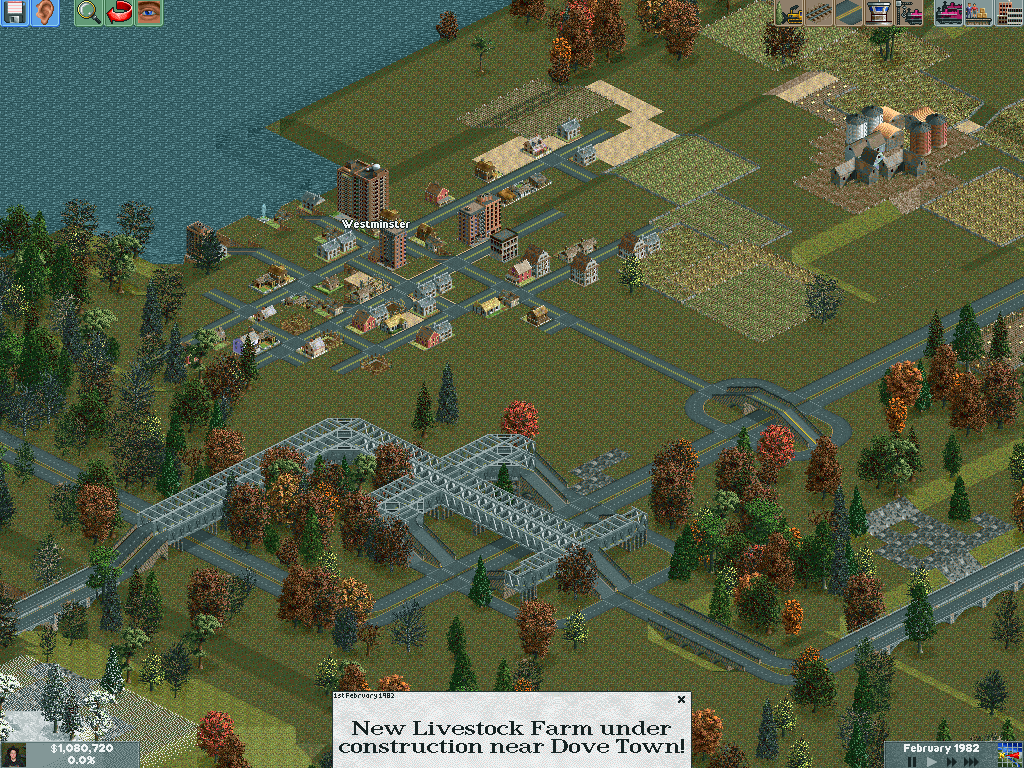The height and width of the screenshot is (768, 1024).
Task: Click the fast forward speed button
Action: 951,761
